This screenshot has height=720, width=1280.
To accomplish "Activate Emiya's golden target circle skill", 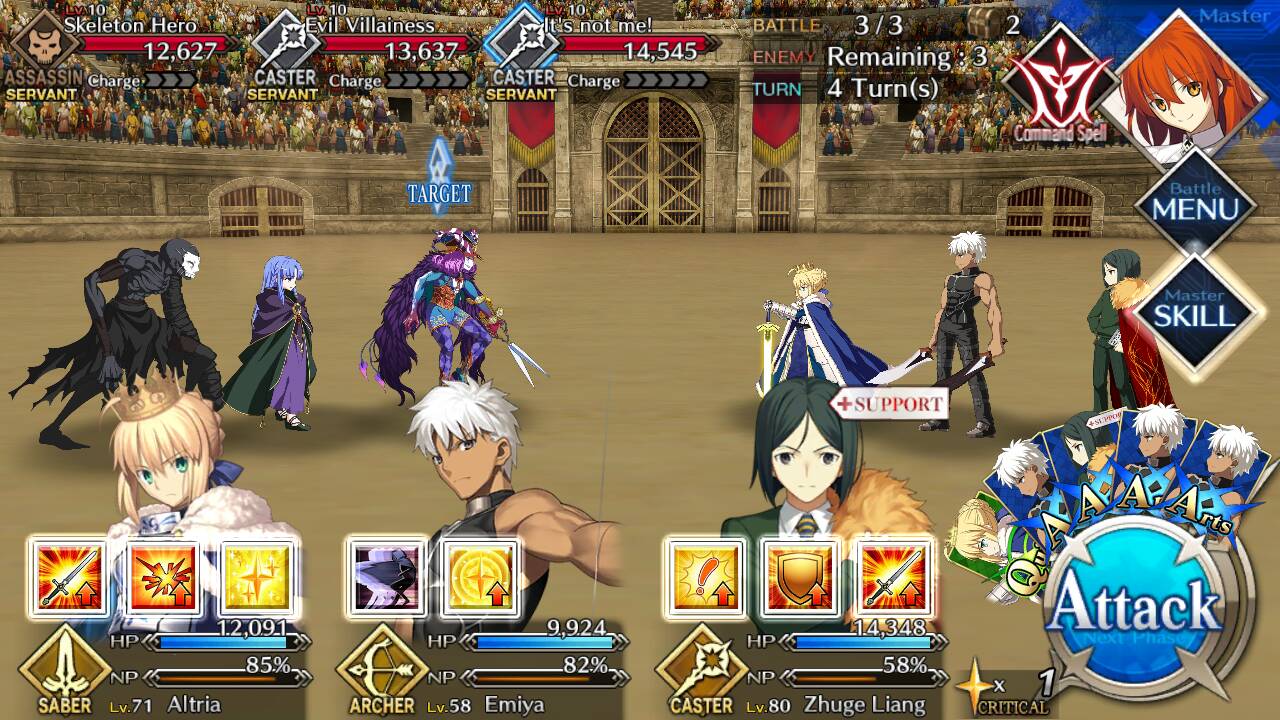I will (481, 579).
